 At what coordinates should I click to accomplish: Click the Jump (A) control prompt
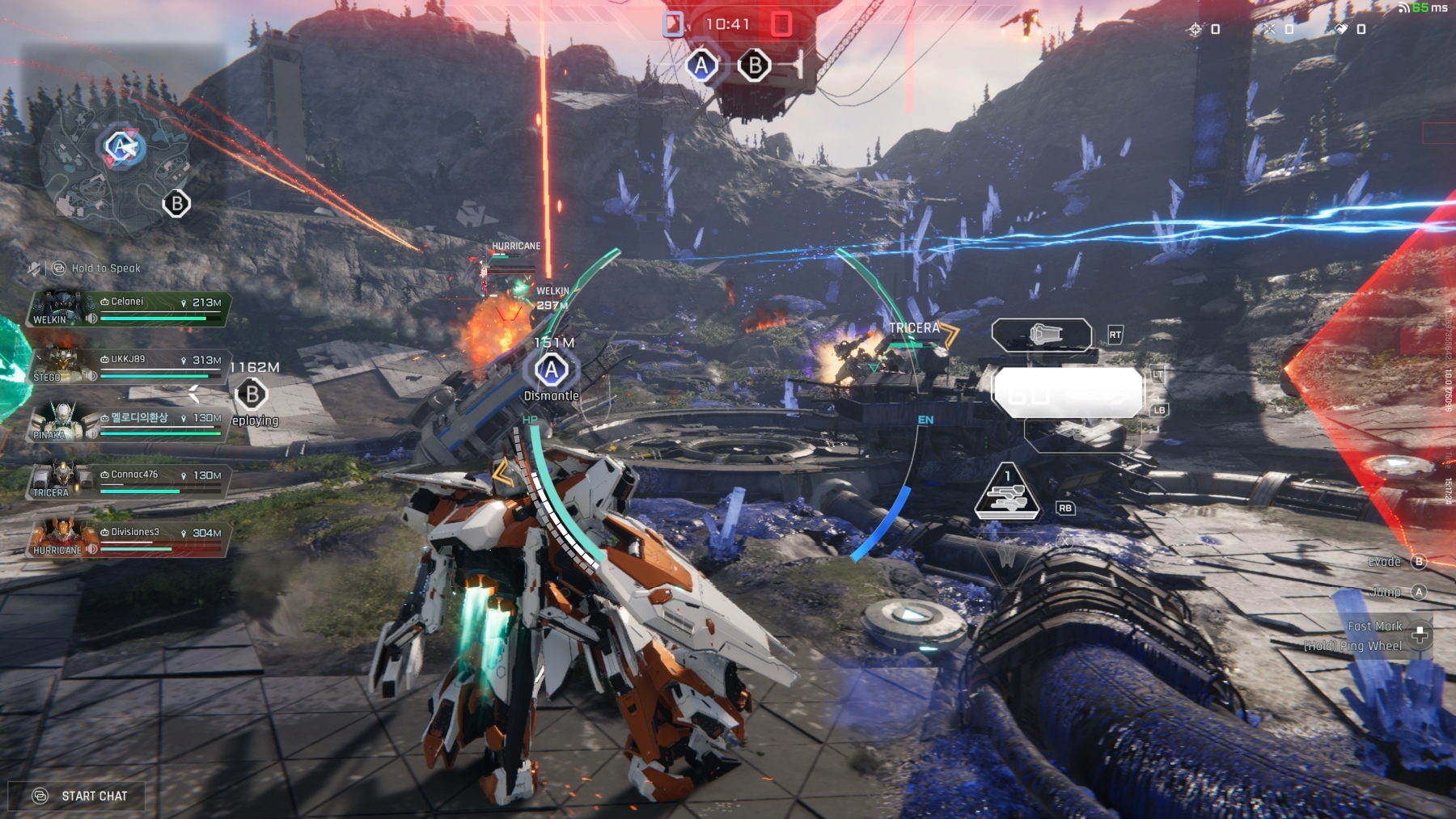(x=1420, y=591)
